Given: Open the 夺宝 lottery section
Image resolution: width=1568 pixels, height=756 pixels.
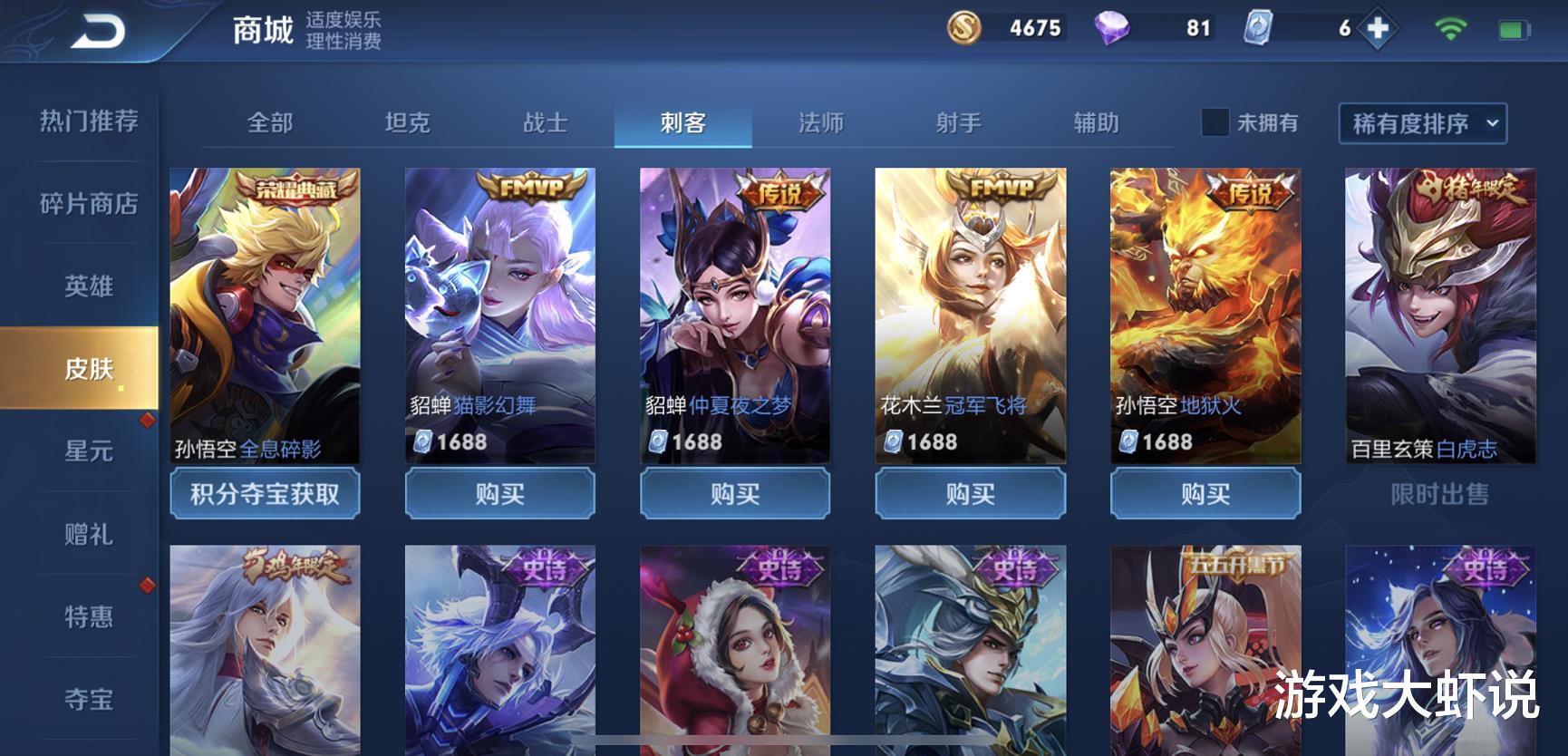Looking at the screenshot, I should point(86,698).
